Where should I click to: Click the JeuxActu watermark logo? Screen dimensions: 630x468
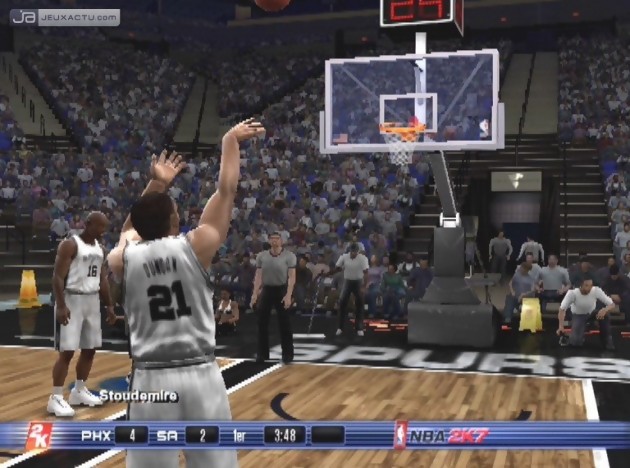[x=65, y=17]
